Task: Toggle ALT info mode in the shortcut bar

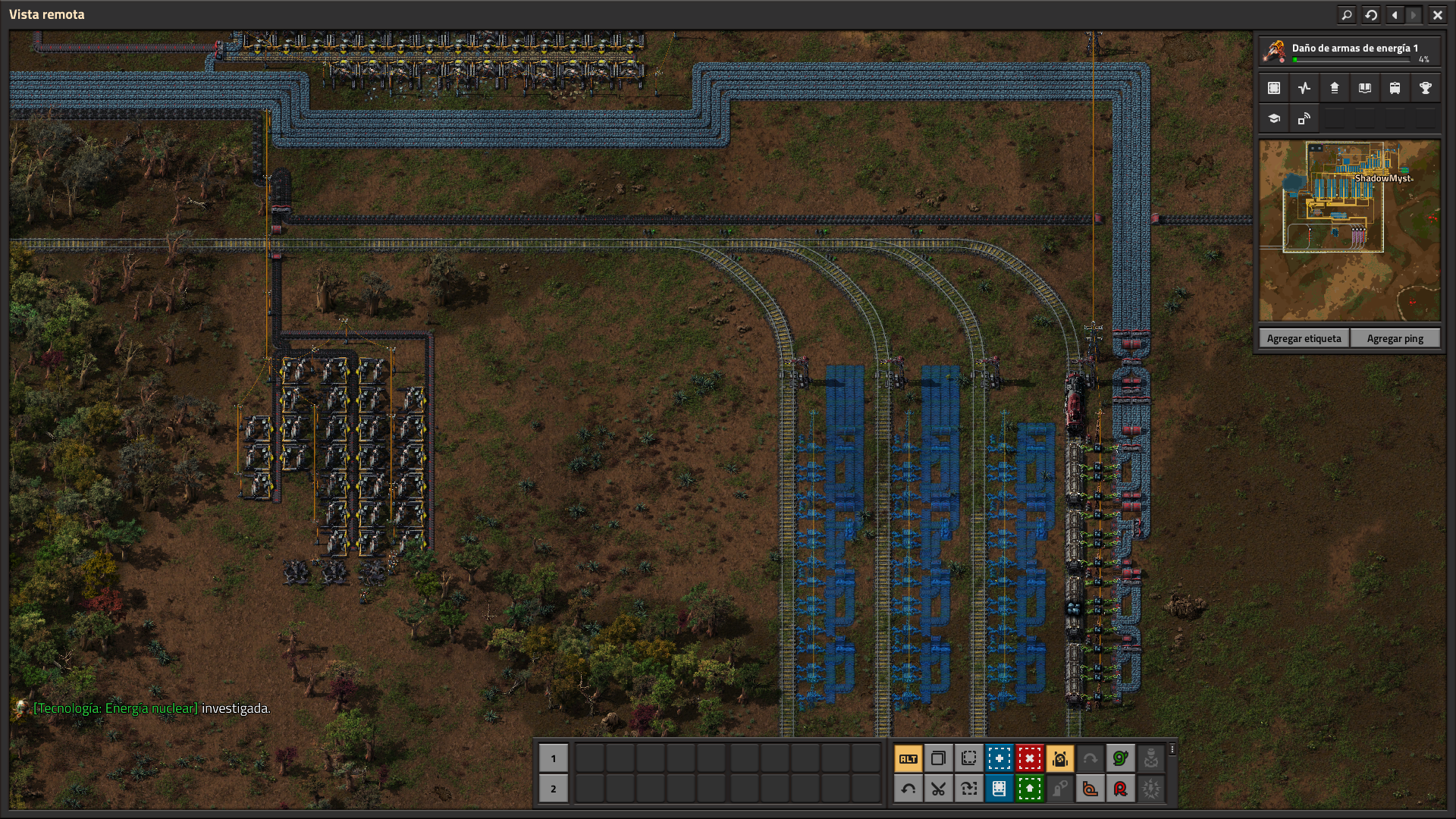Action: click(908, 758)
